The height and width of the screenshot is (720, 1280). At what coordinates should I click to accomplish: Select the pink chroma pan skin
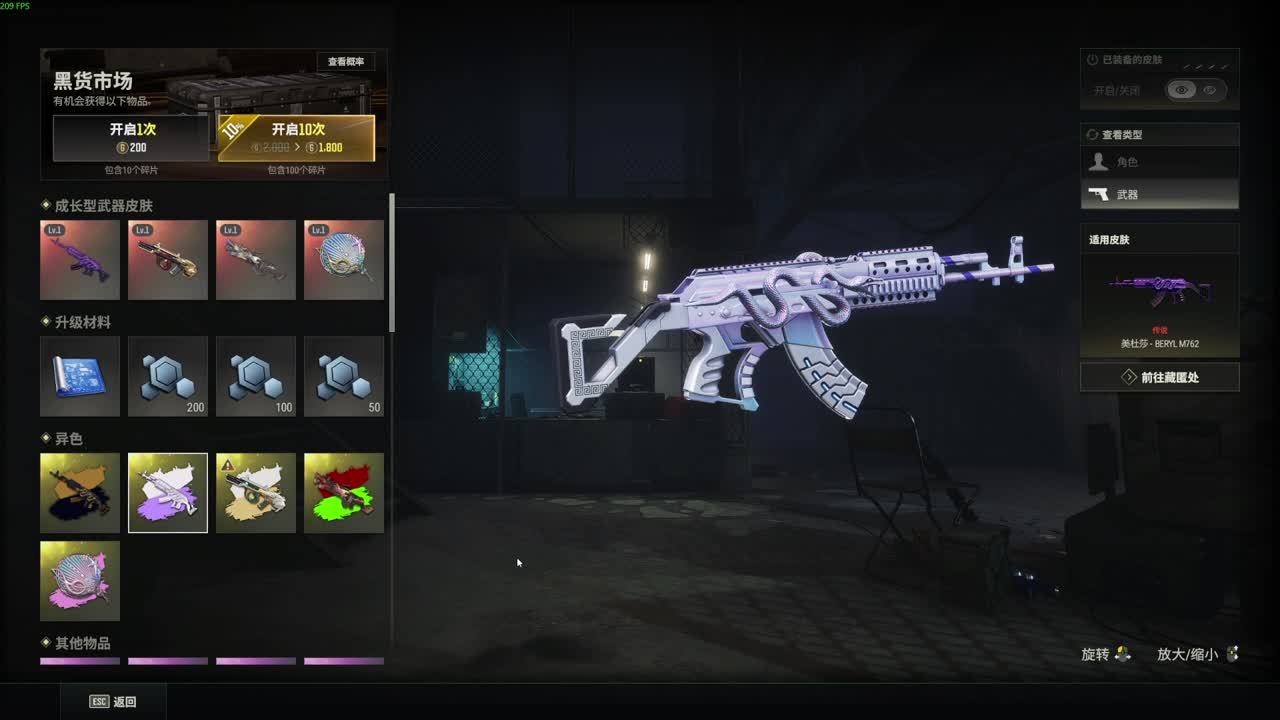click(x=80, y=581)
